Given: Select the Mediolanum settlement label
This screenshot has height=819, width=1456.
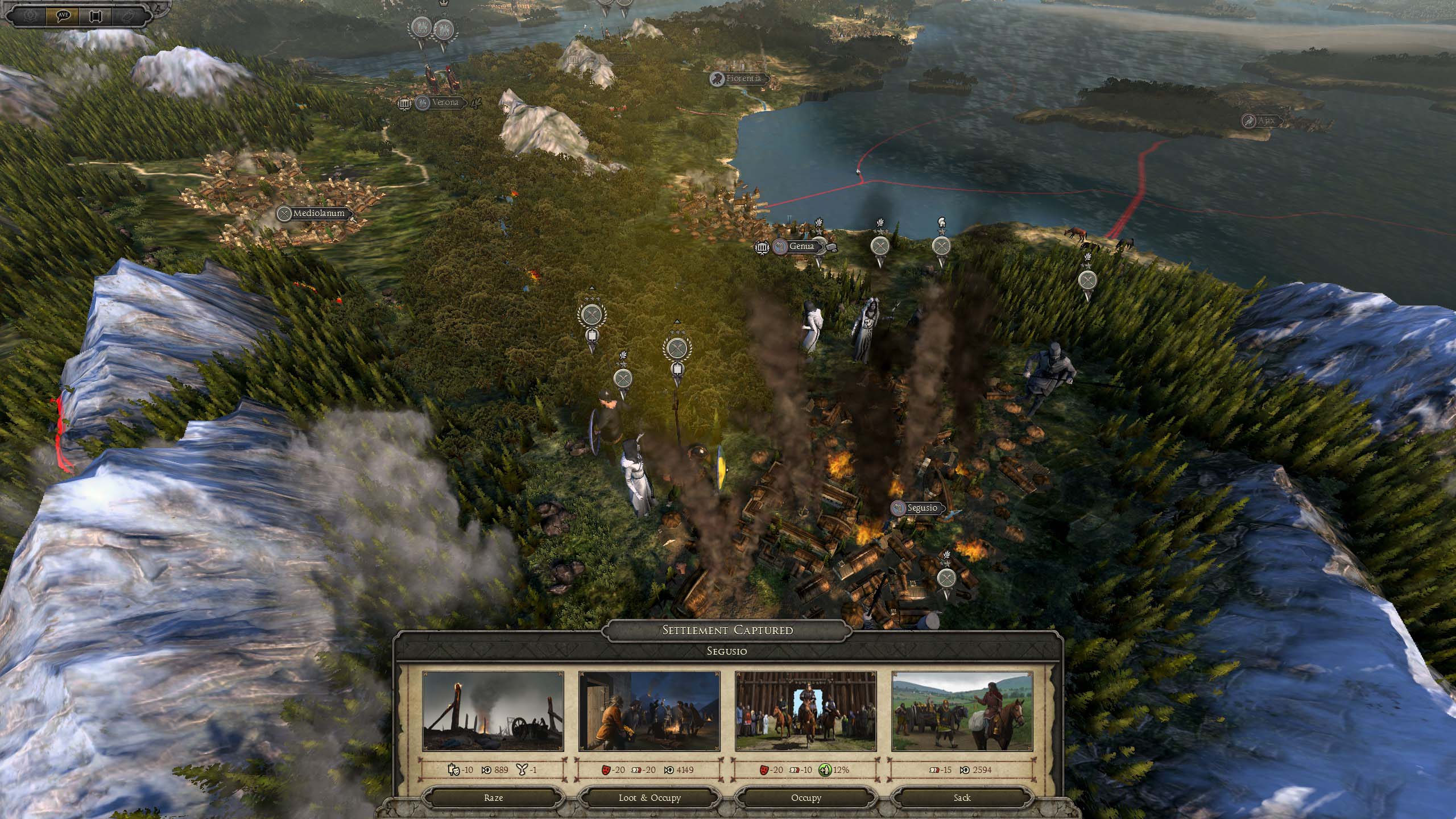Looking at the screenshot, I should (318, 214).
